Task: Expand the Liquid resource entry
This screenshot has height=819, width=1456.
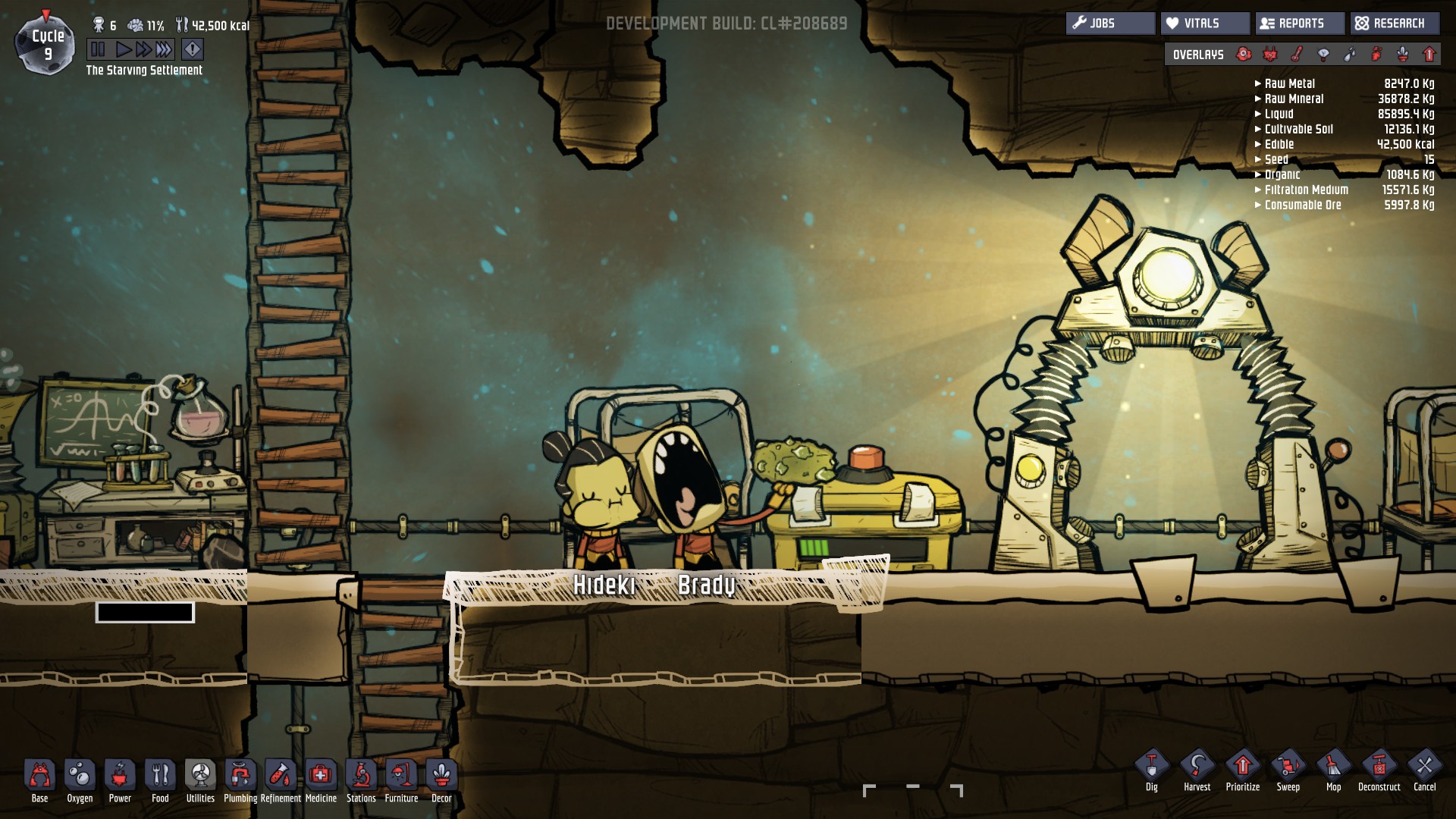Action: point(1257,114)
